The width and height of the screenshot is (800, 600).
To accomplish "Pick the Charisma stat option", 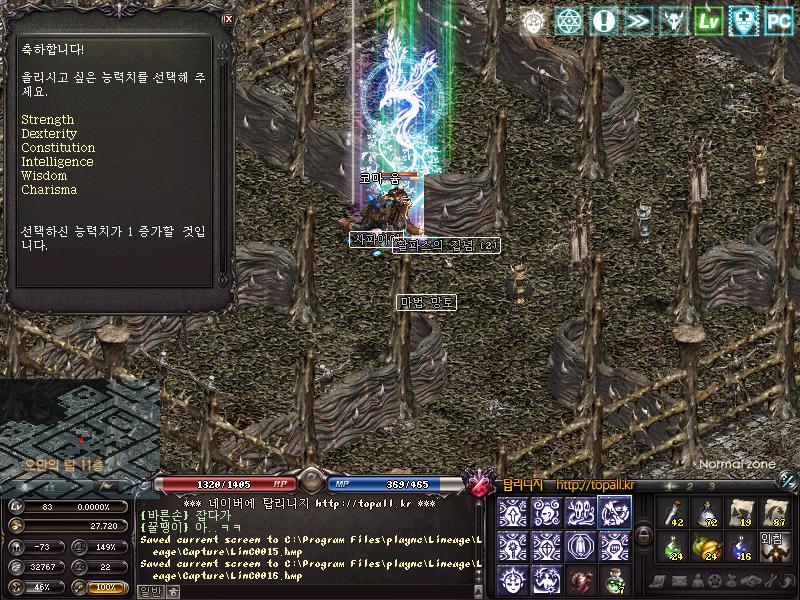I will [48, 190].
